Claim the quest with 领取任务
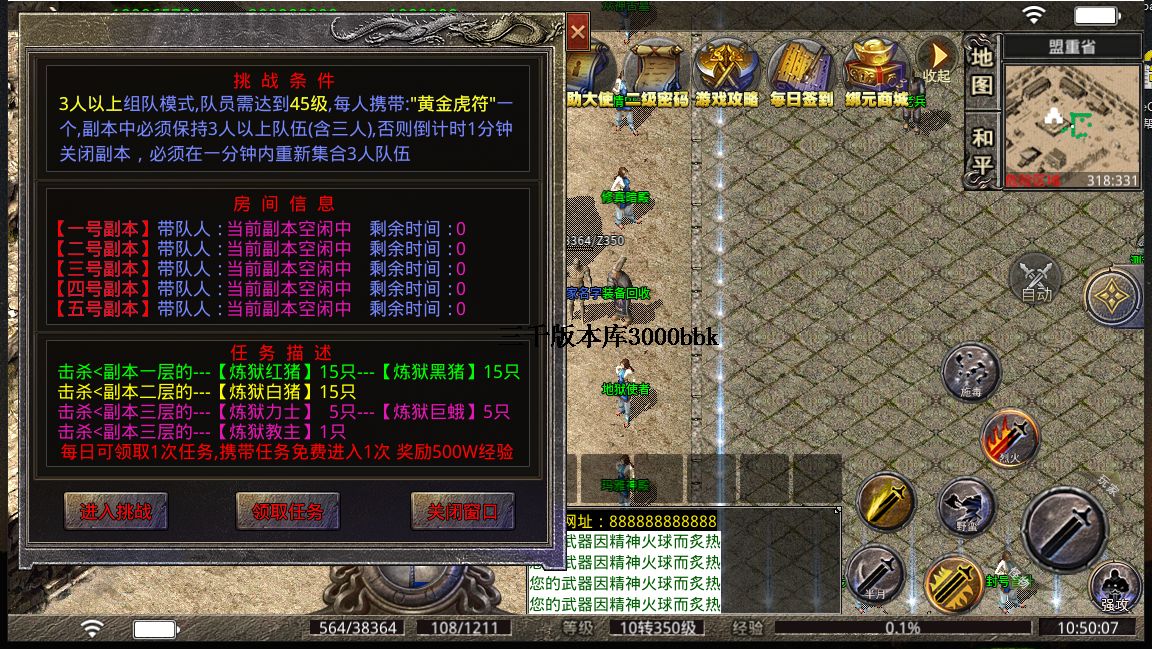1152x649 pixels. click(x=288, y=511)
